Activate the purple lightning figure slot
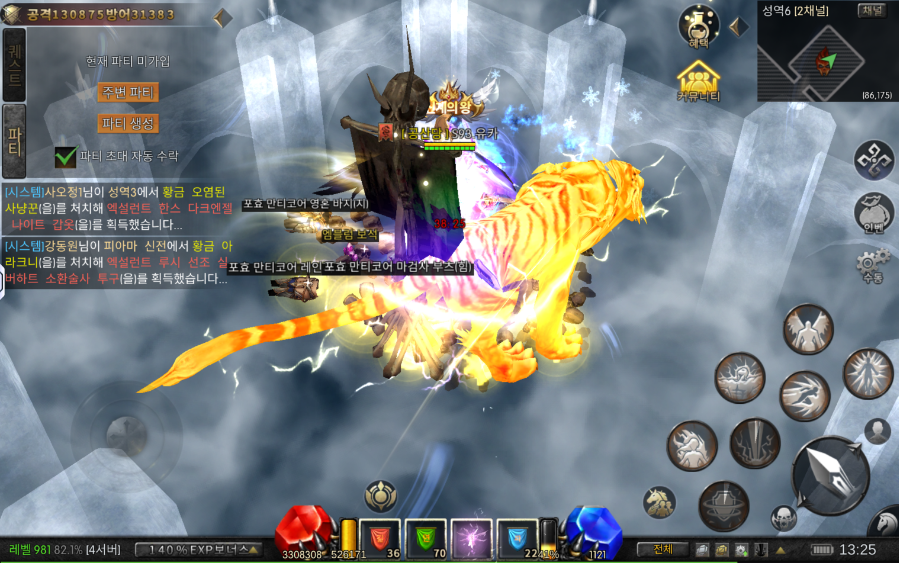The image size is (899, 563). [471, 537]
